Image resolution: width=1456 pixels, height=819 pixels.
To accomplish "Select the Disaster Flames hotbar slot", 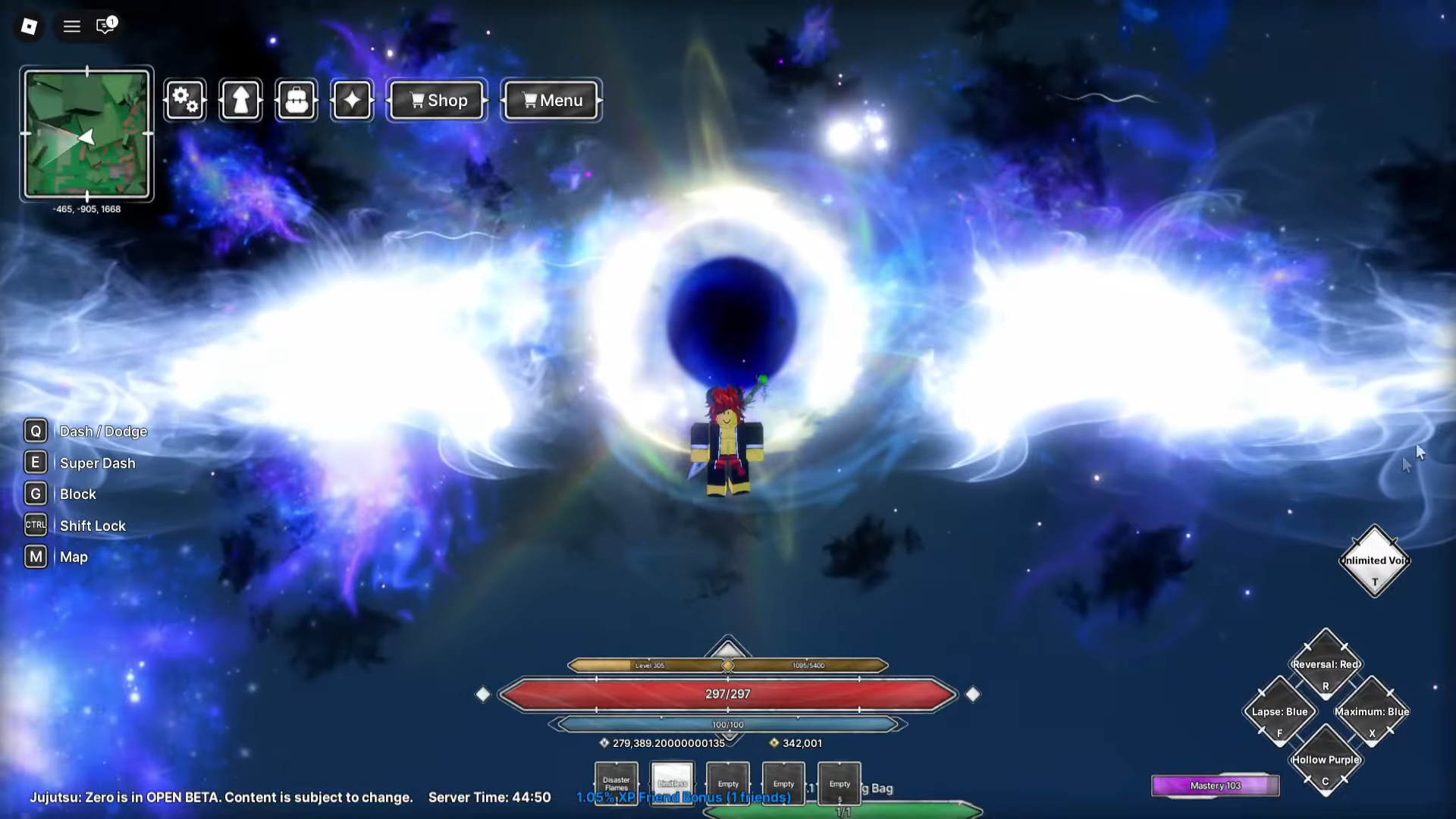I will pos(616,783).
